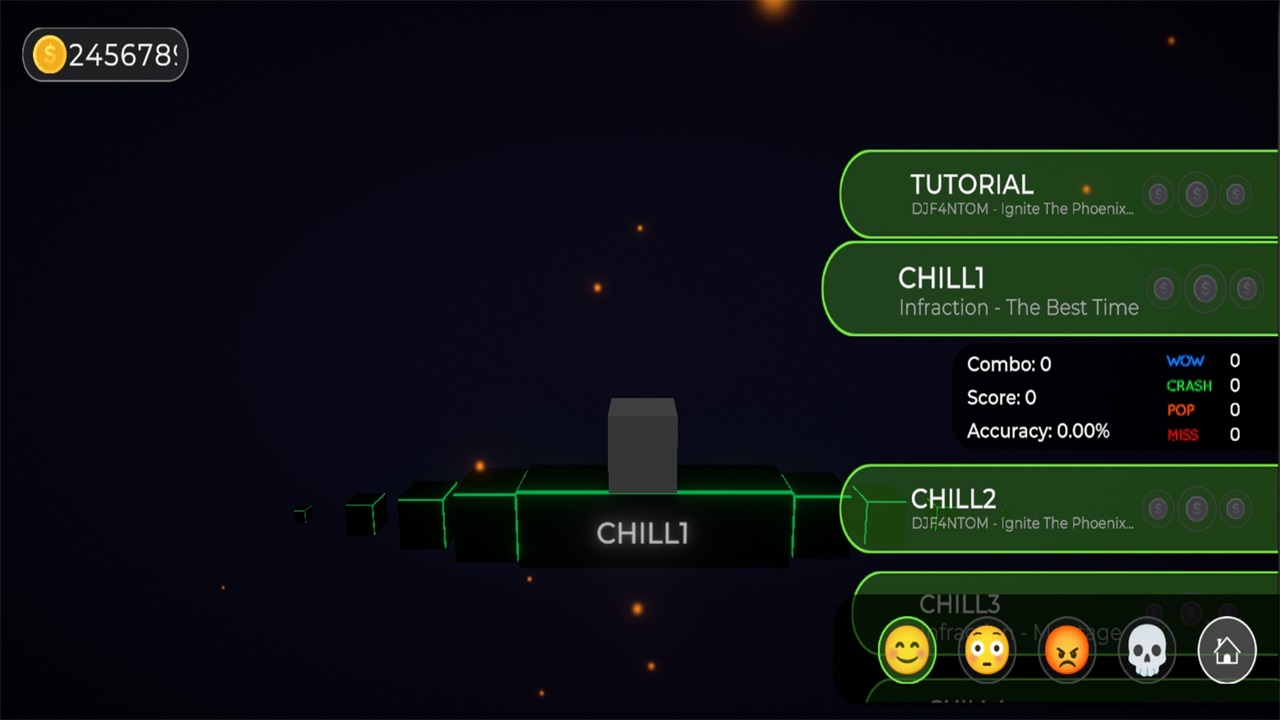
Task: Switch to flushed face difficulty
Action: [987, 651]
